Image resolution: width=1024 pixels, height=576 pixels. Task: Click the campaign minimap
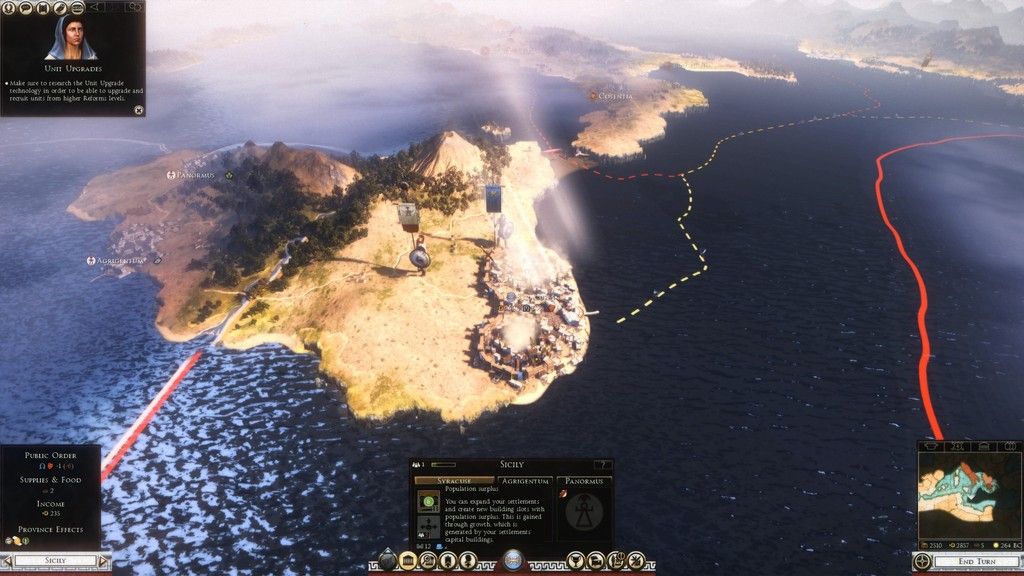(966, 491)
